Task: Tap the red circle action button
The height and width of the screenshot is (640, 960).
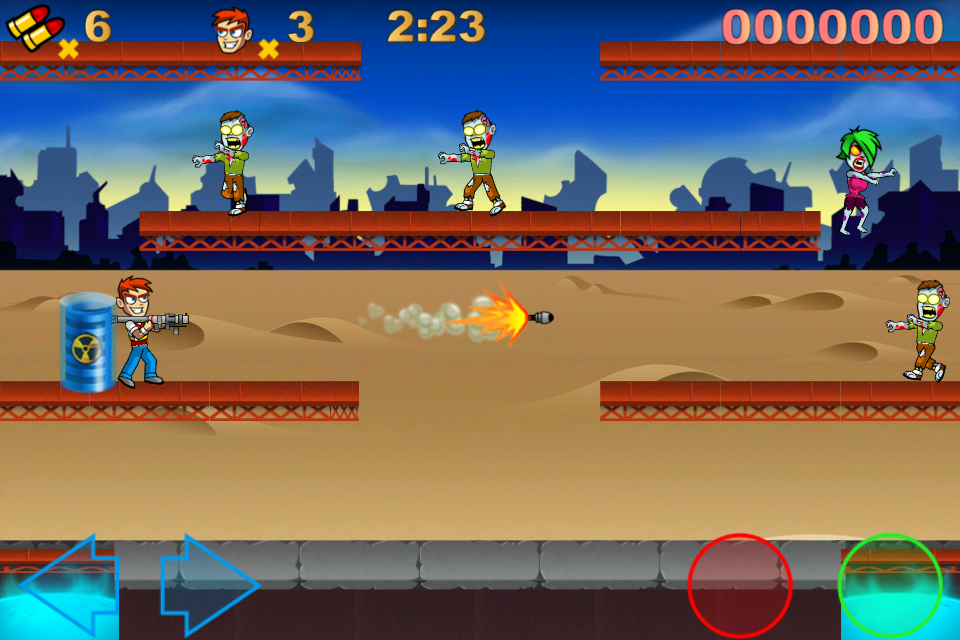Action: tap(740, 586)
